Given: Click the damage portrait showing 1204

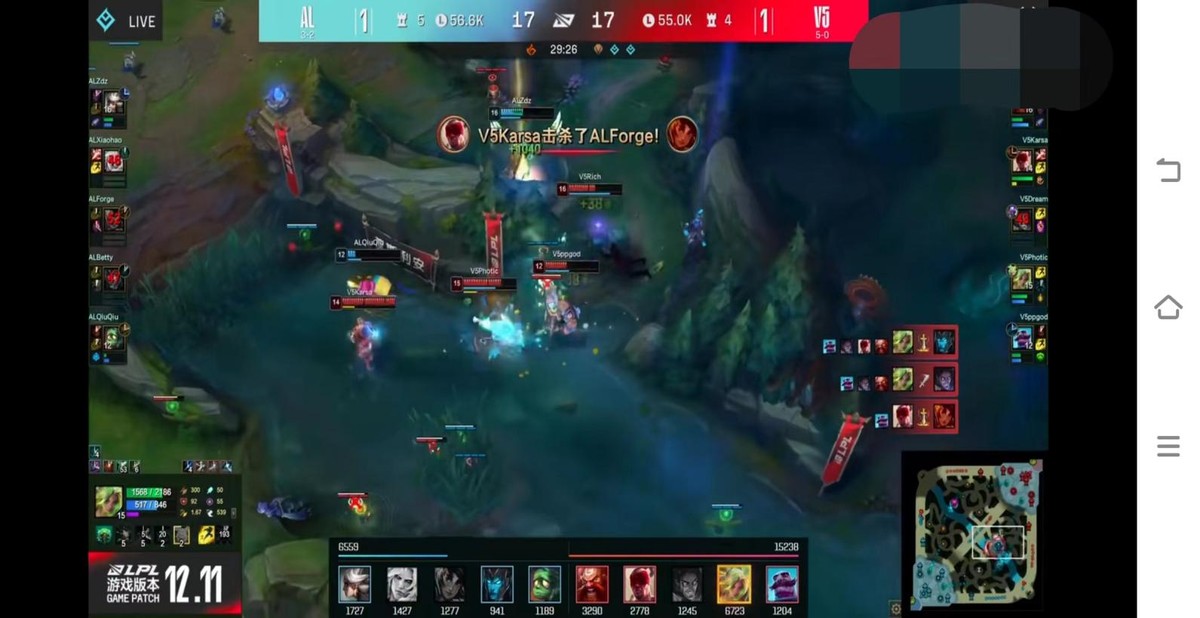Looking at the screenshot, I should 782,584.
